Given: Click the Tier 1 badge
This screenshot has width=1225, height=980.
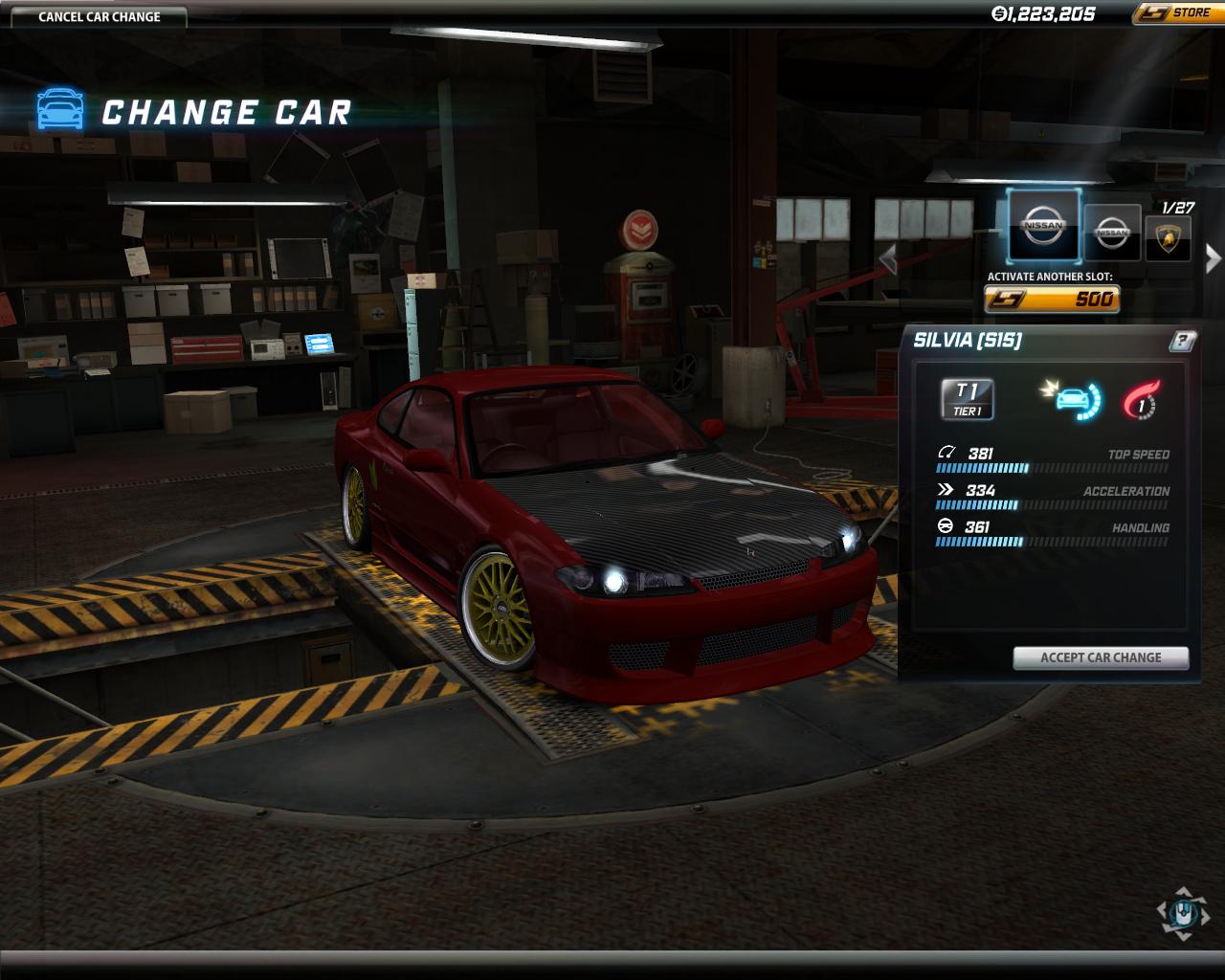Looking at the screenshot, I should coord(968,399).
